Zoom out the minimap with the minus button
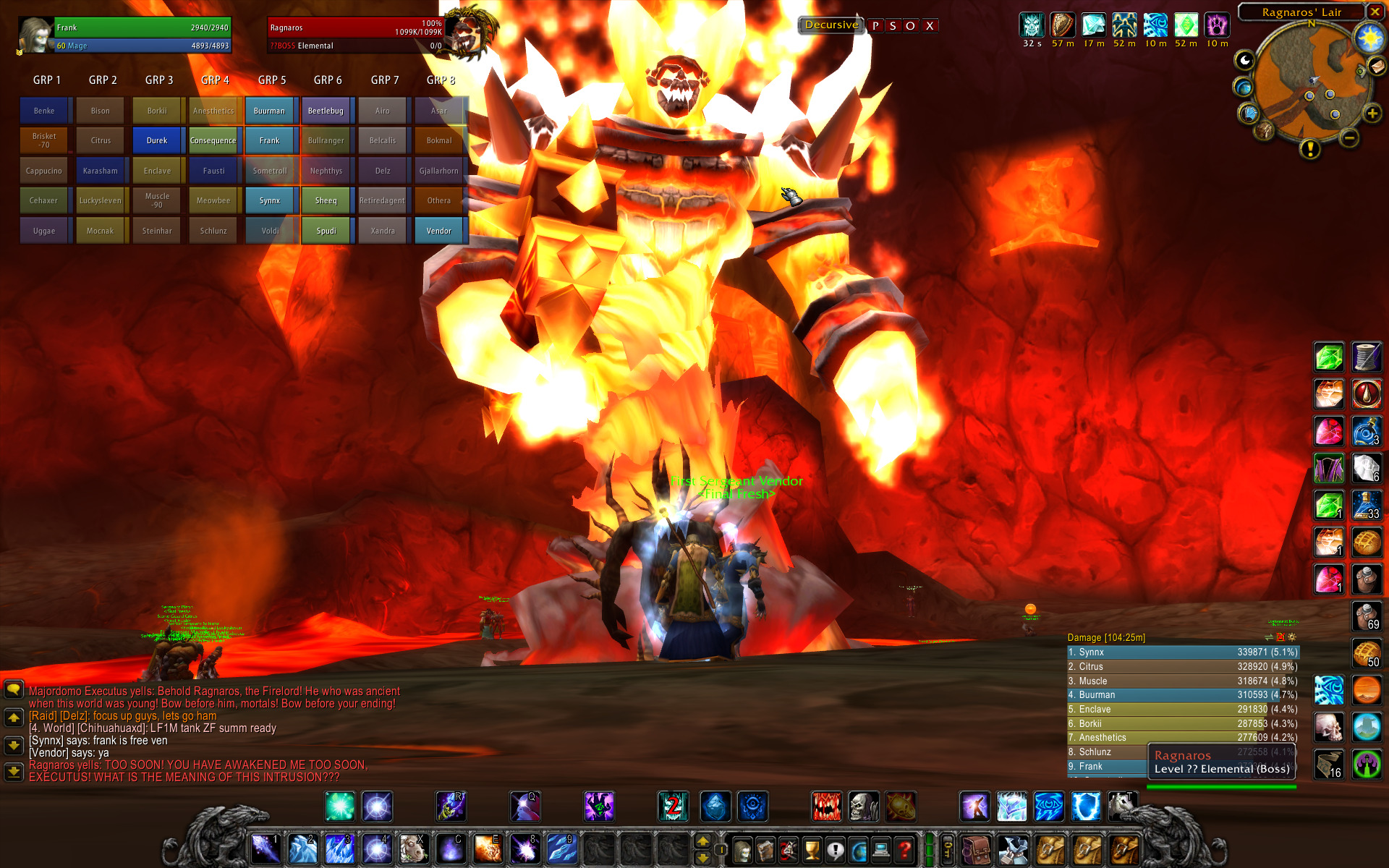1389x868 pixels. [1349, 137]
